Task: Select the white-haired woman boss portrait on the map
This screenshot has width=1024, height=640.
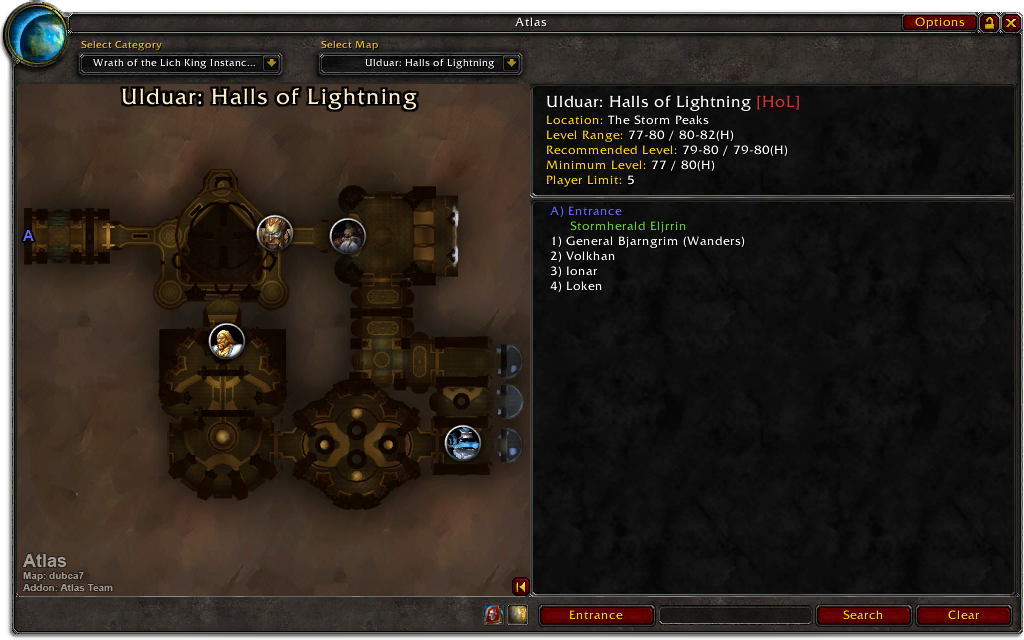Action: click(226, 341)
